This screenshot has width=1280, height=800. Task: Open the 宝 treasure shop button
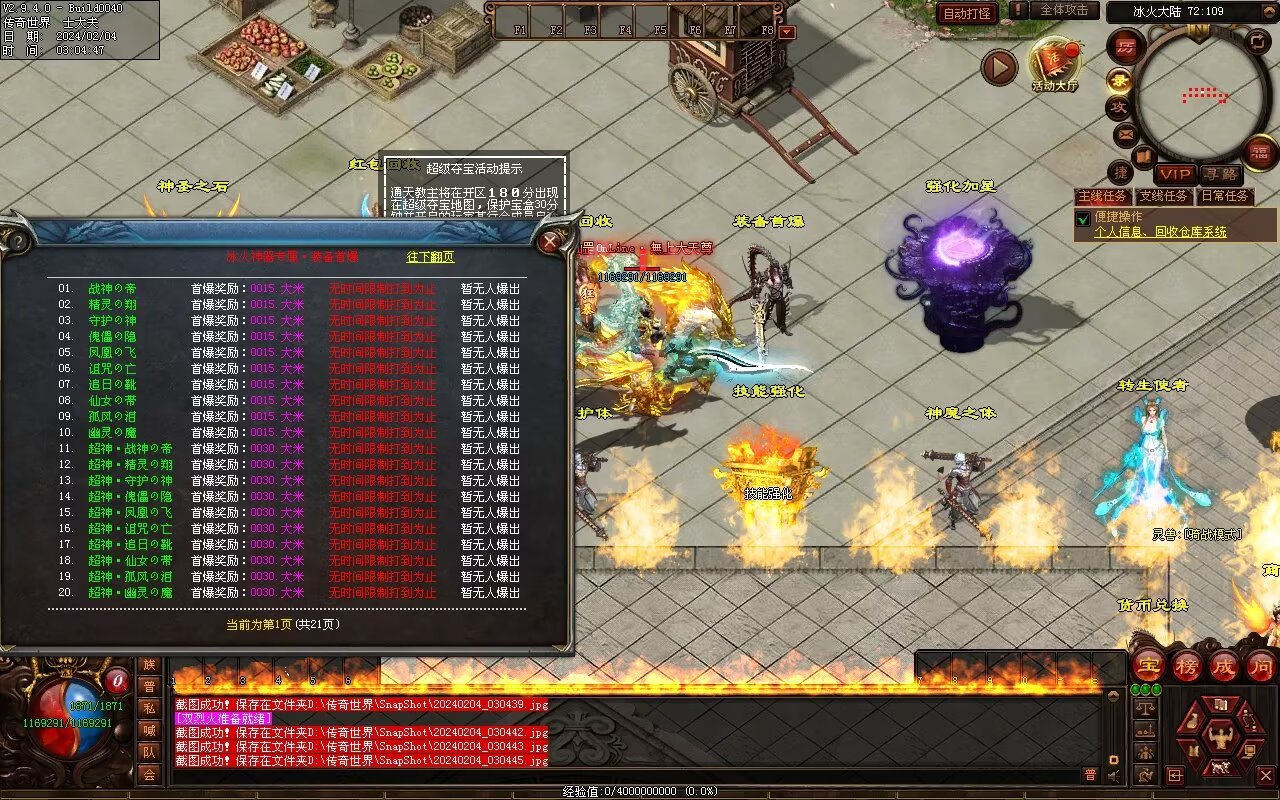coord(1149,665)
